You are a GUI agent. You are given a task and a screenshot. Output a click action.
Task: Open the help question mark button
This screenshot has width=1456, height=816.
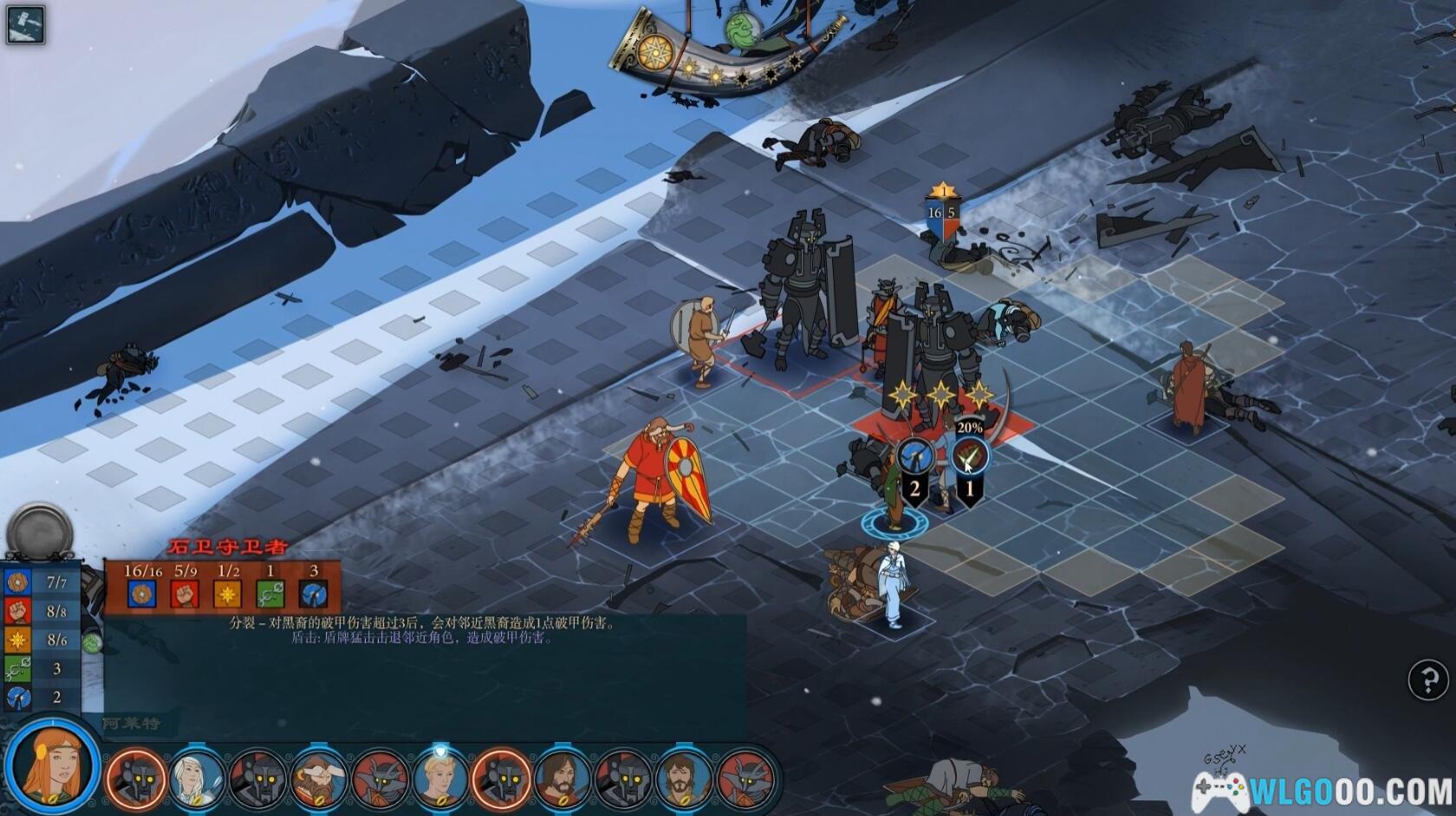(1427, 680)
